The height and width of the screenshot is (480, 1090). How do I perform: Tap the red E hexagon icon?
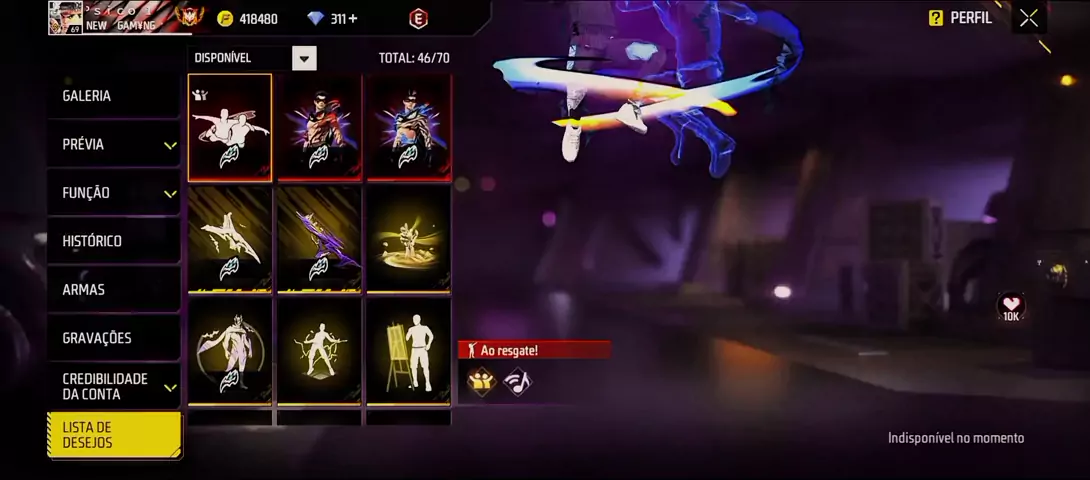pyautogui.click(x=418, y=18)
